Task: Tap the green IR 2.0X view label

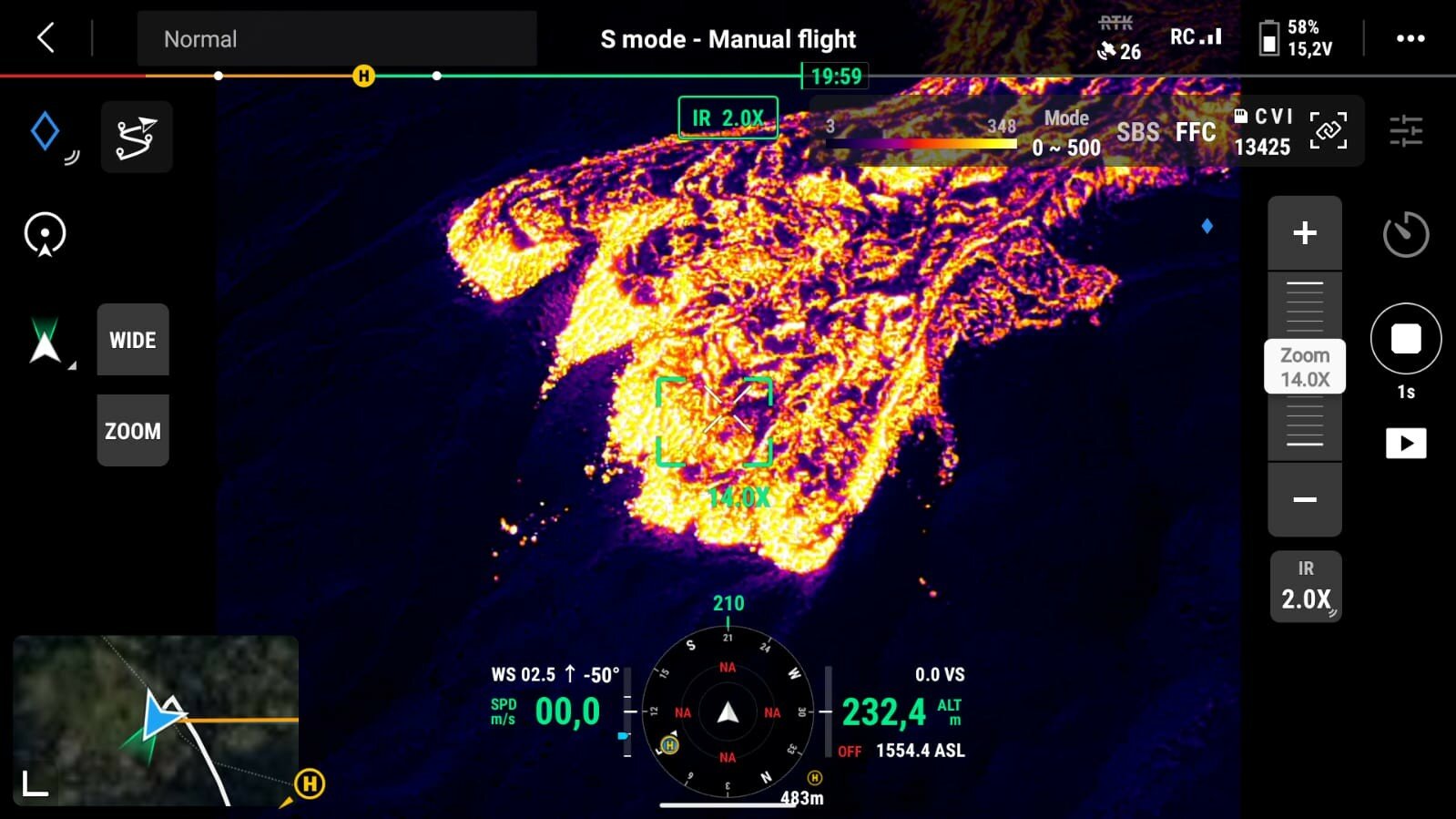Action: (728, 118)
